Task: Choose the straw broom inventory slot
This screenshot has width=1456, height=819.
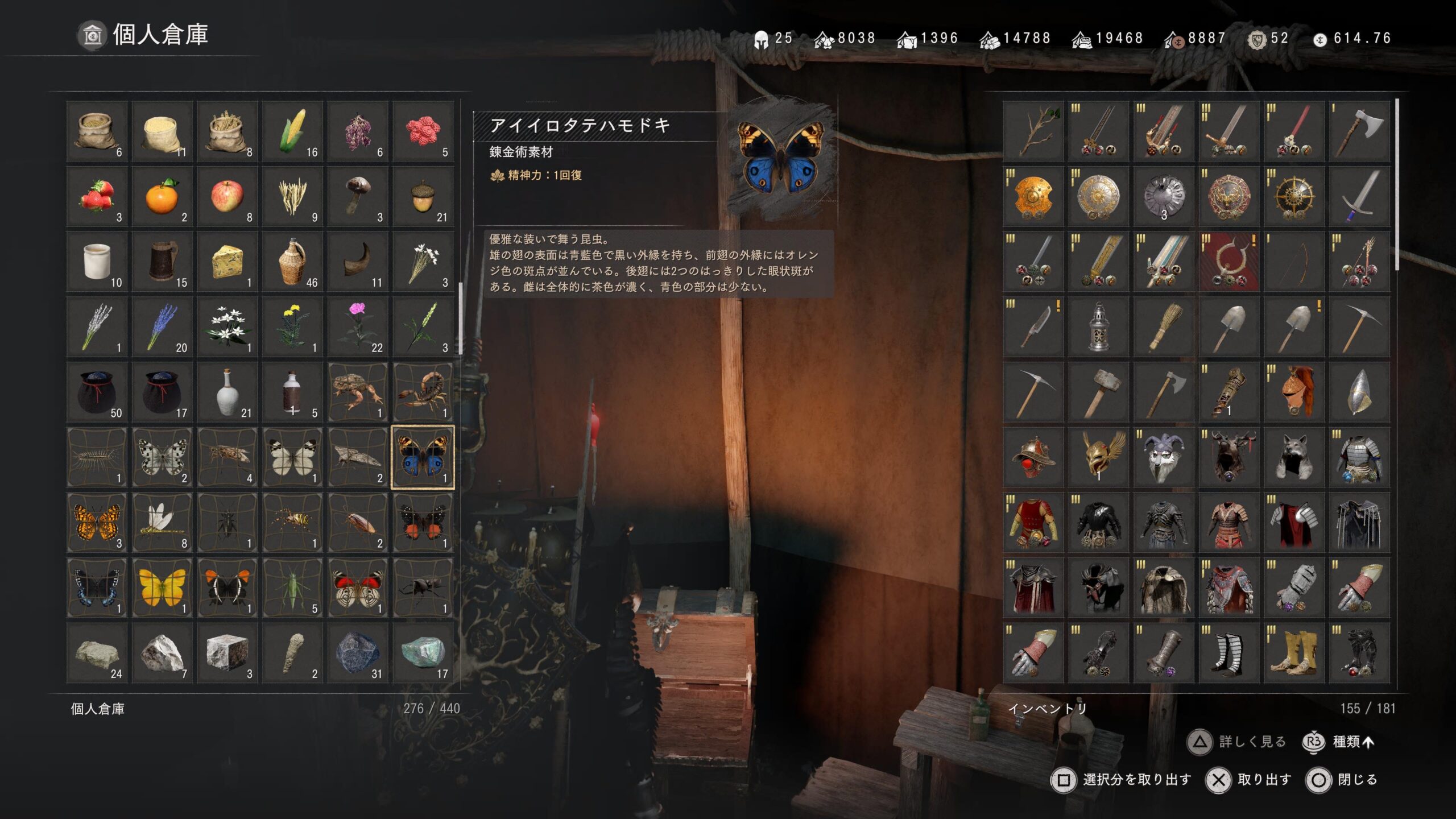Action: click(1164, 327)
